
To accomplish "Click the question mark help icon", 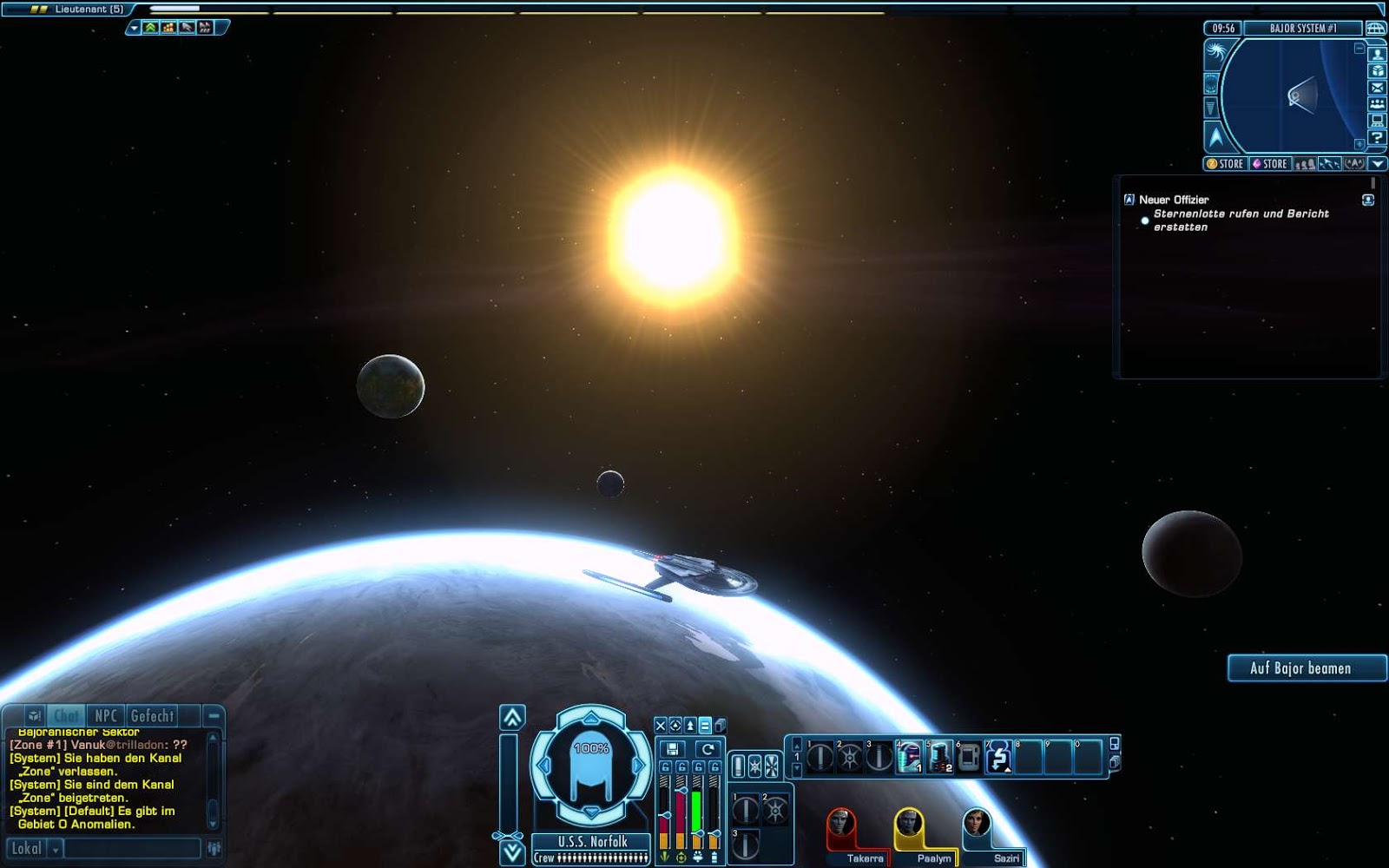I will pyautogui.click(x=1378, y=136).
